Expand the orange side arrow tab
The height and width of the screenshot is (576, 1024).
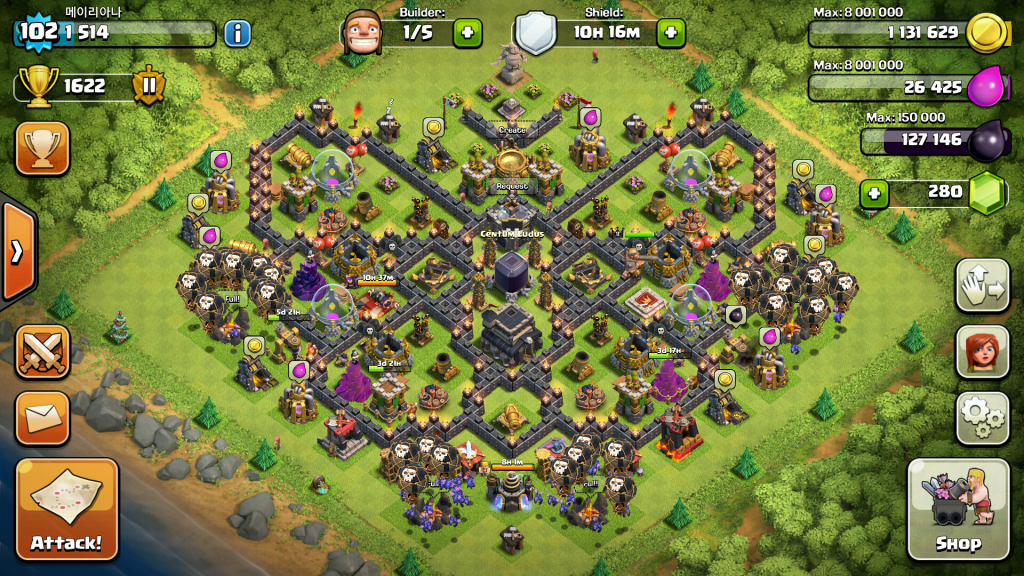(17, 252)
